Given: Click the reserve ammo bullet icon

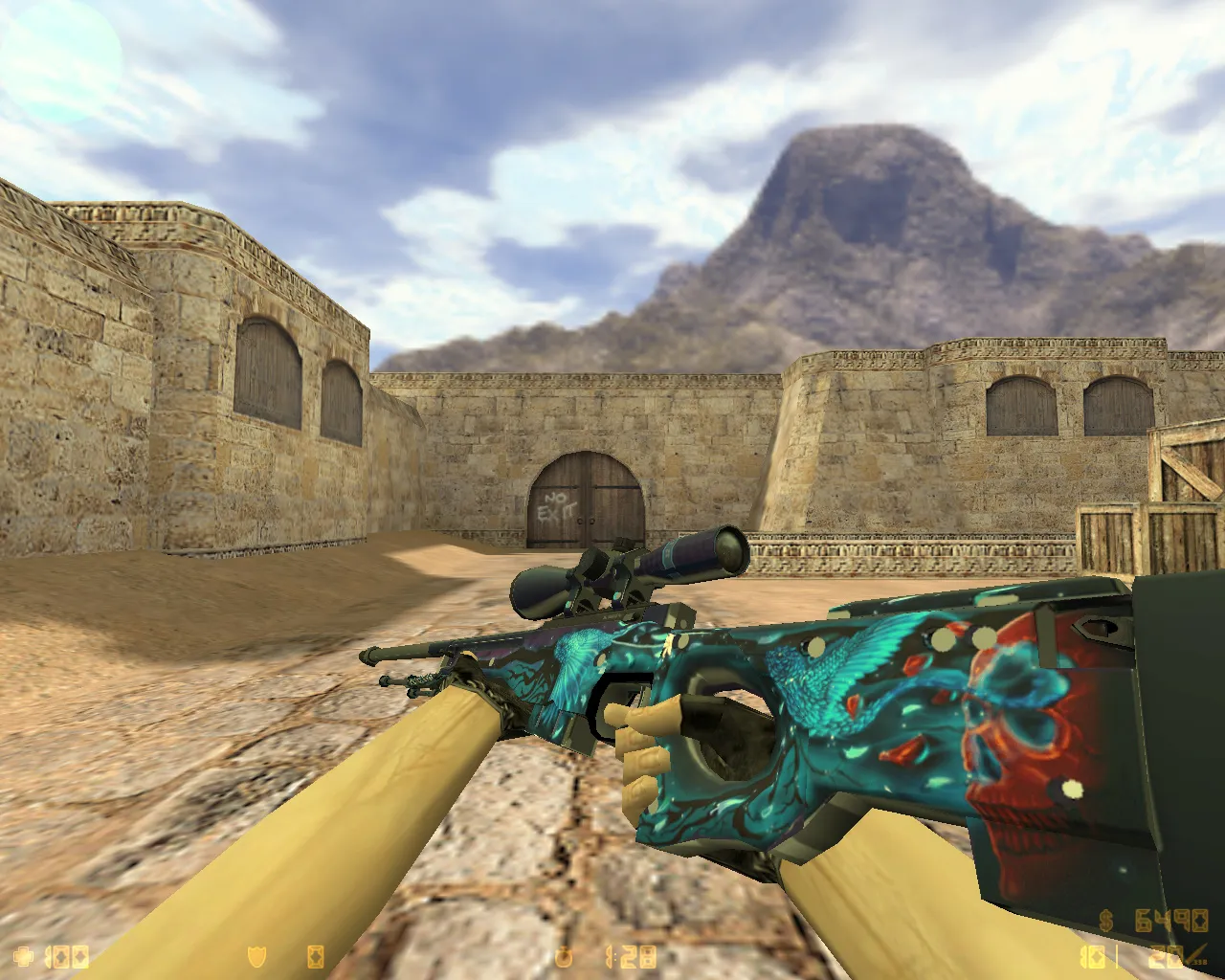Looking at the screenshot, I should pyautogui.click(x=1191, y=953).
